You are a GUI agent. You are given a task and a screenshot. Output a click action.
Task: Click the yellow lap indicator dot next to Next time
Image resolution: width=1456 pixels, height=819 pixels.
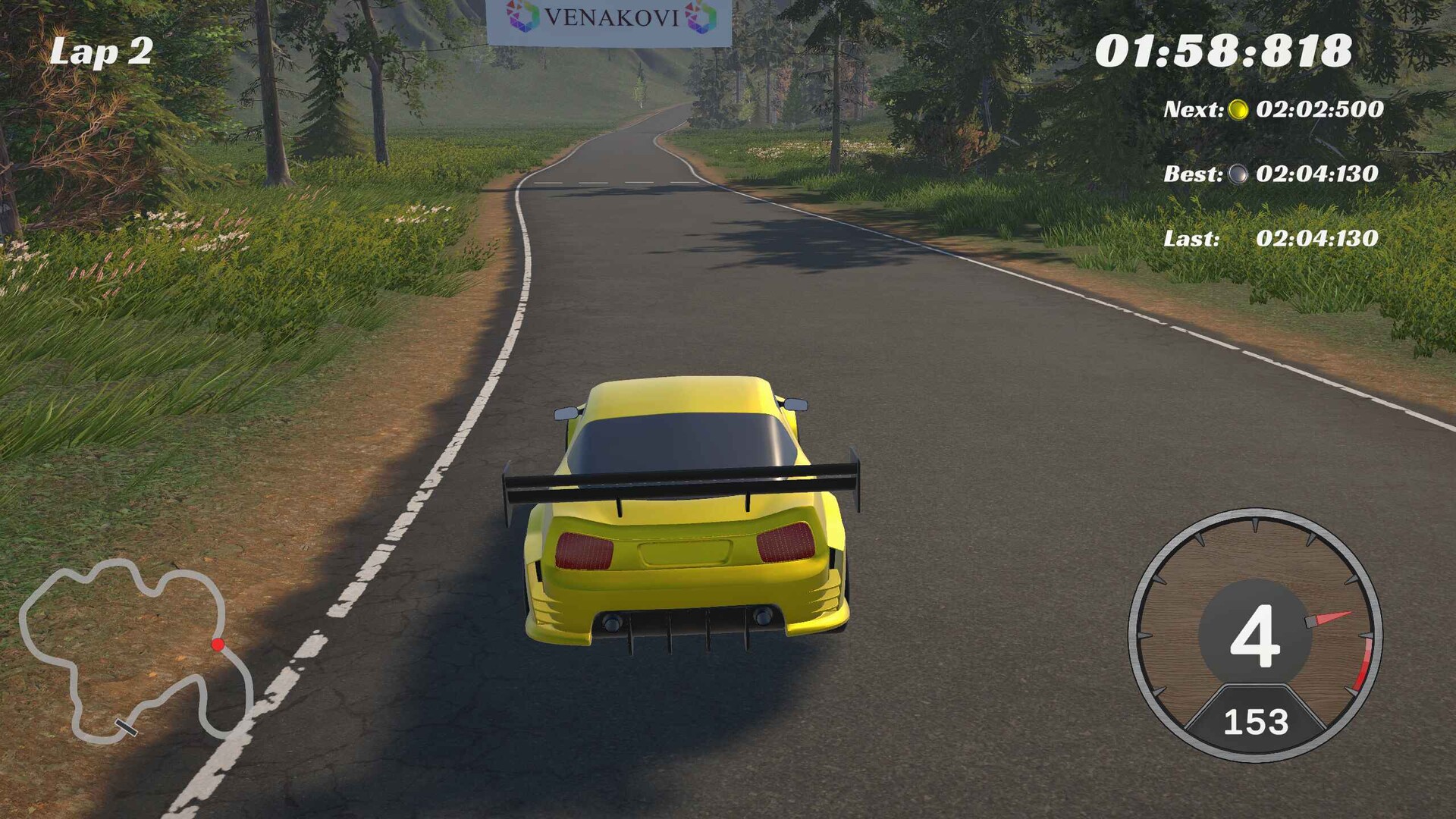tap(1239, 108)
